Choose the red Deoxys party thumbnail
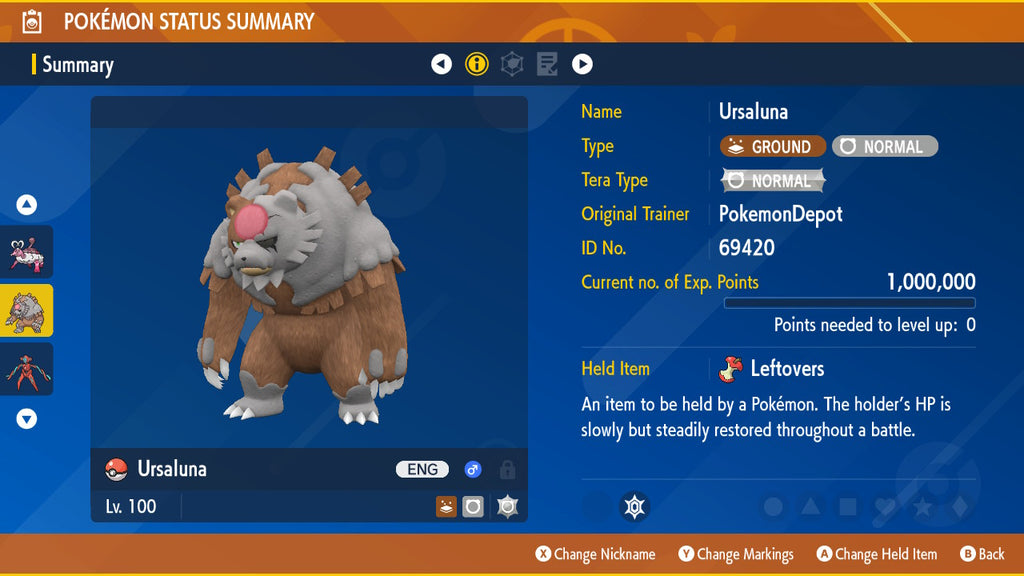This screenshot has width=1024, height=576. [26, 369]
